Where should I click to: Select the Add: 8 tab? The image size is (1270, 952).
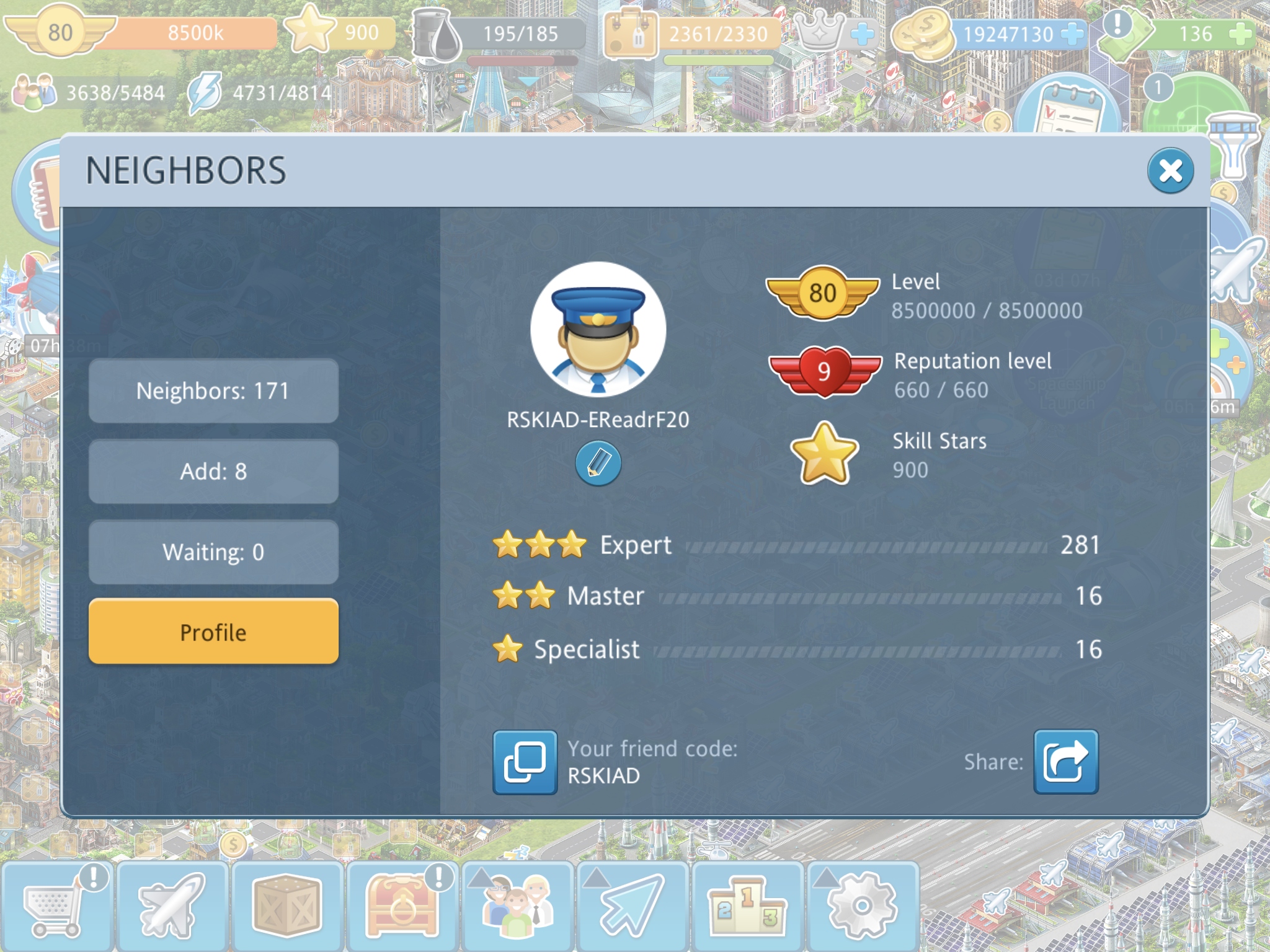coord(213,472)
